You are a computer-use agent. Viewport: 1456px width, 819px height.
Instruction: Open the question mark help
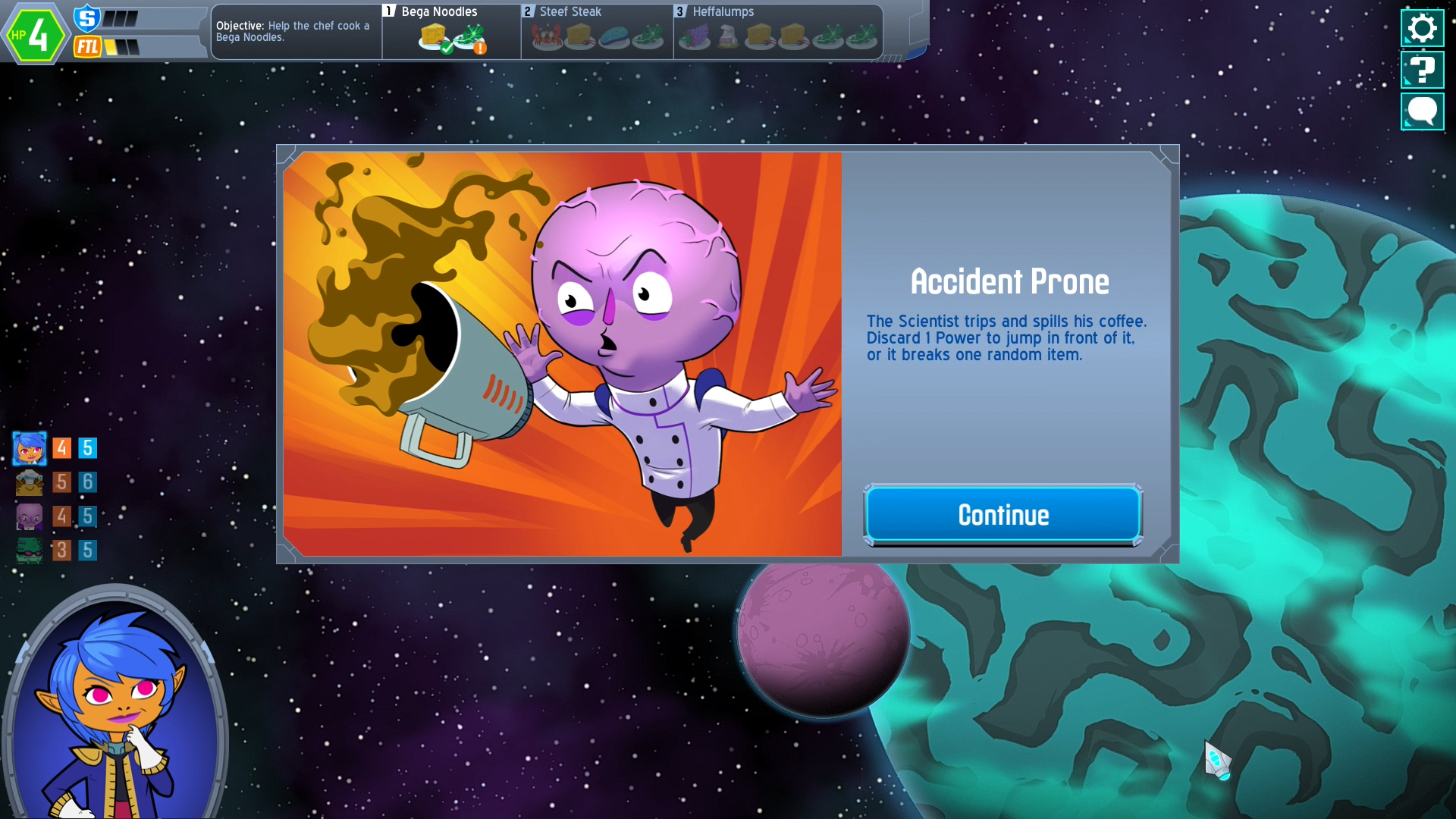(1422, 71)
